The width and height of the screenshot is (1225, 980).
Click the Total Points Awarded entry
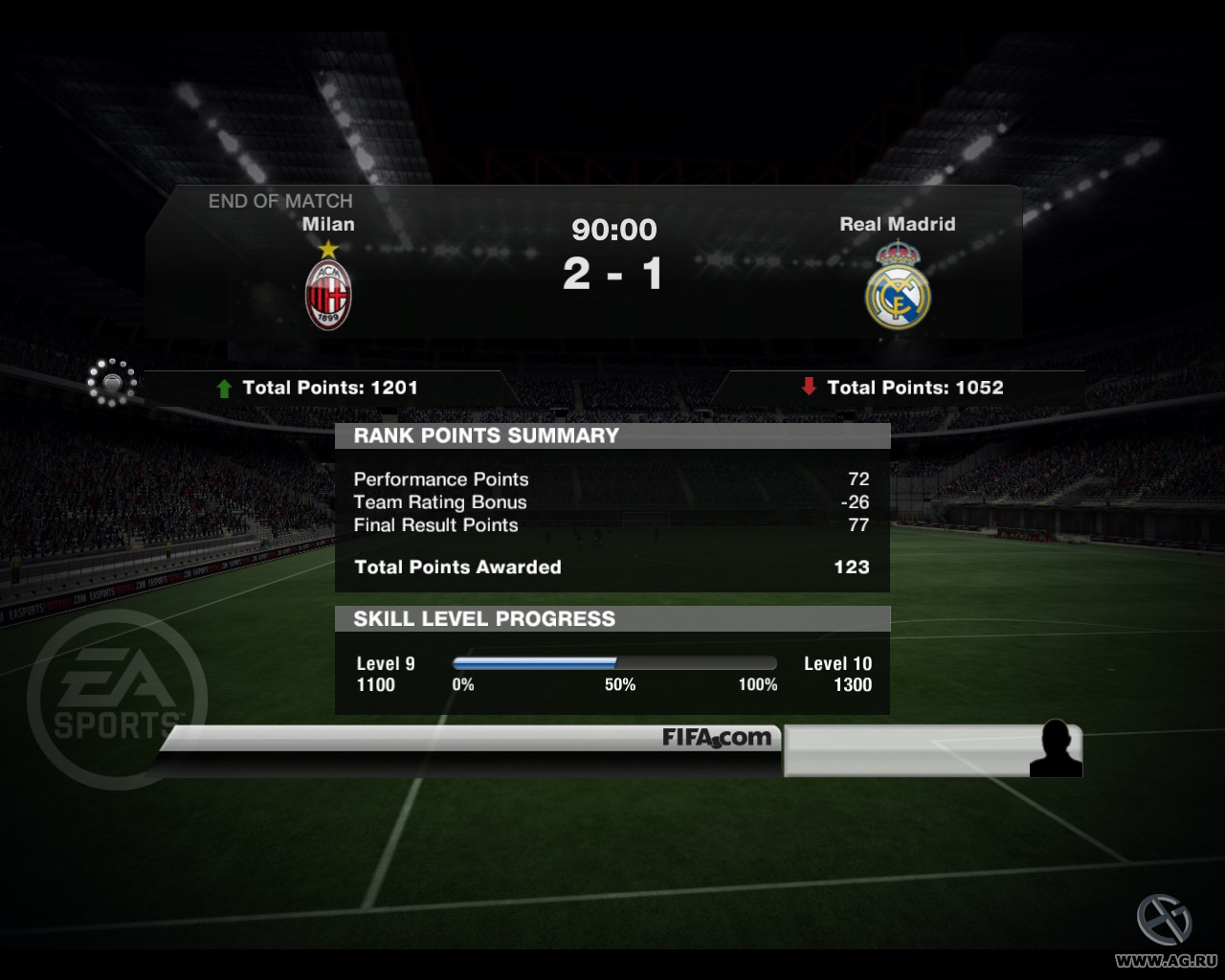tap(457, 567)
